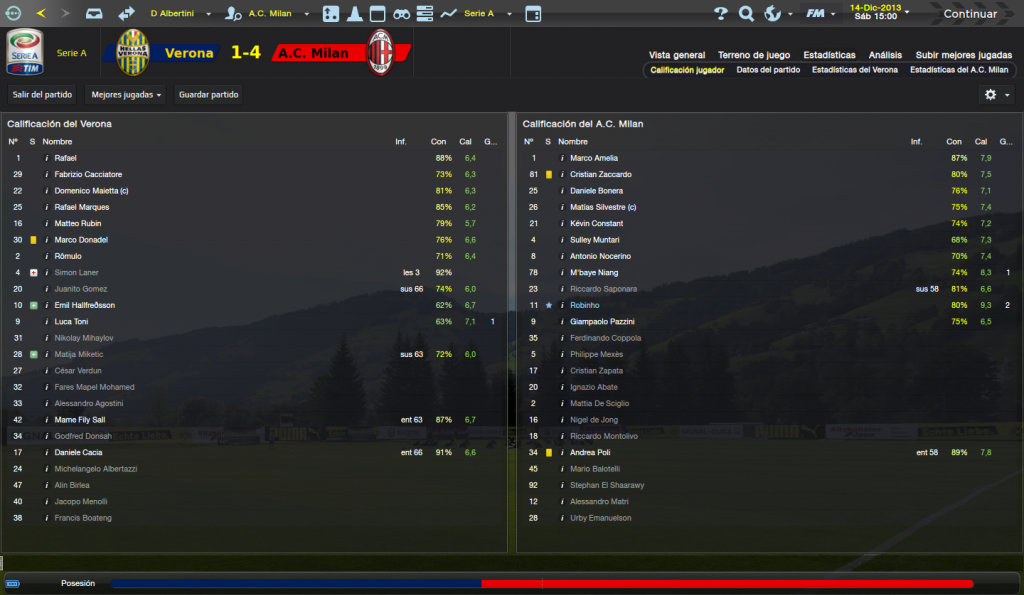Open the FM menu dropdown

click(x=820, y=14)
